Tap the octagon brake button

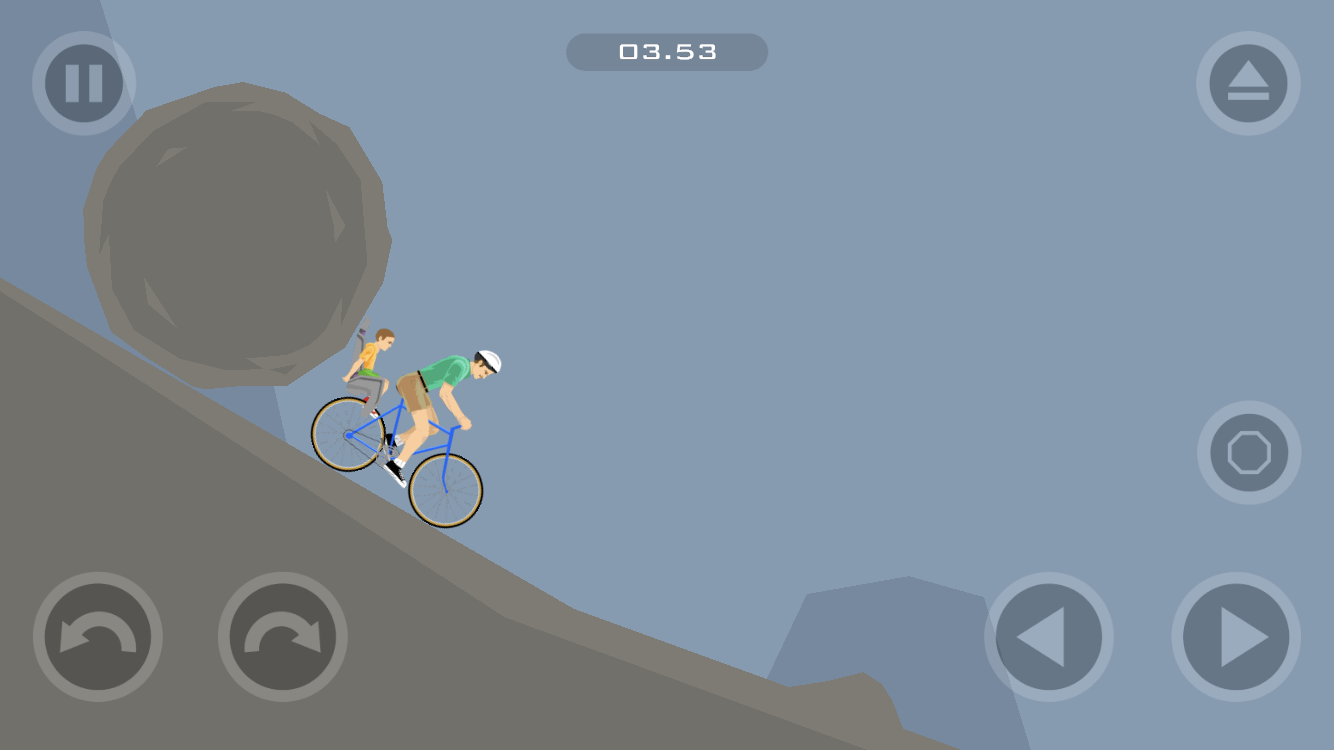click(1248, 452)
